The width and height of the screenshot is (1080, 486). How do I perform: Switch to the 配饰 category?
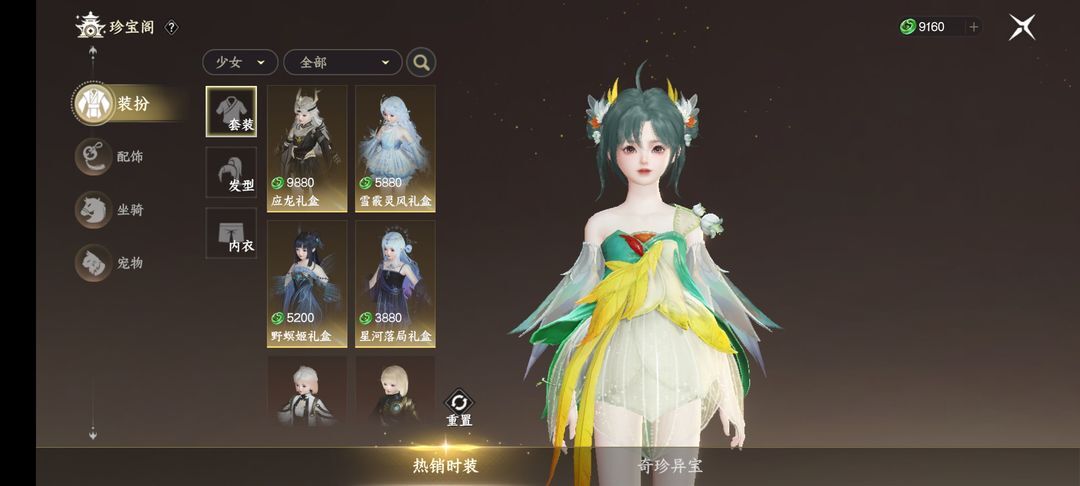pyautogui.click(x=112, y=156)
